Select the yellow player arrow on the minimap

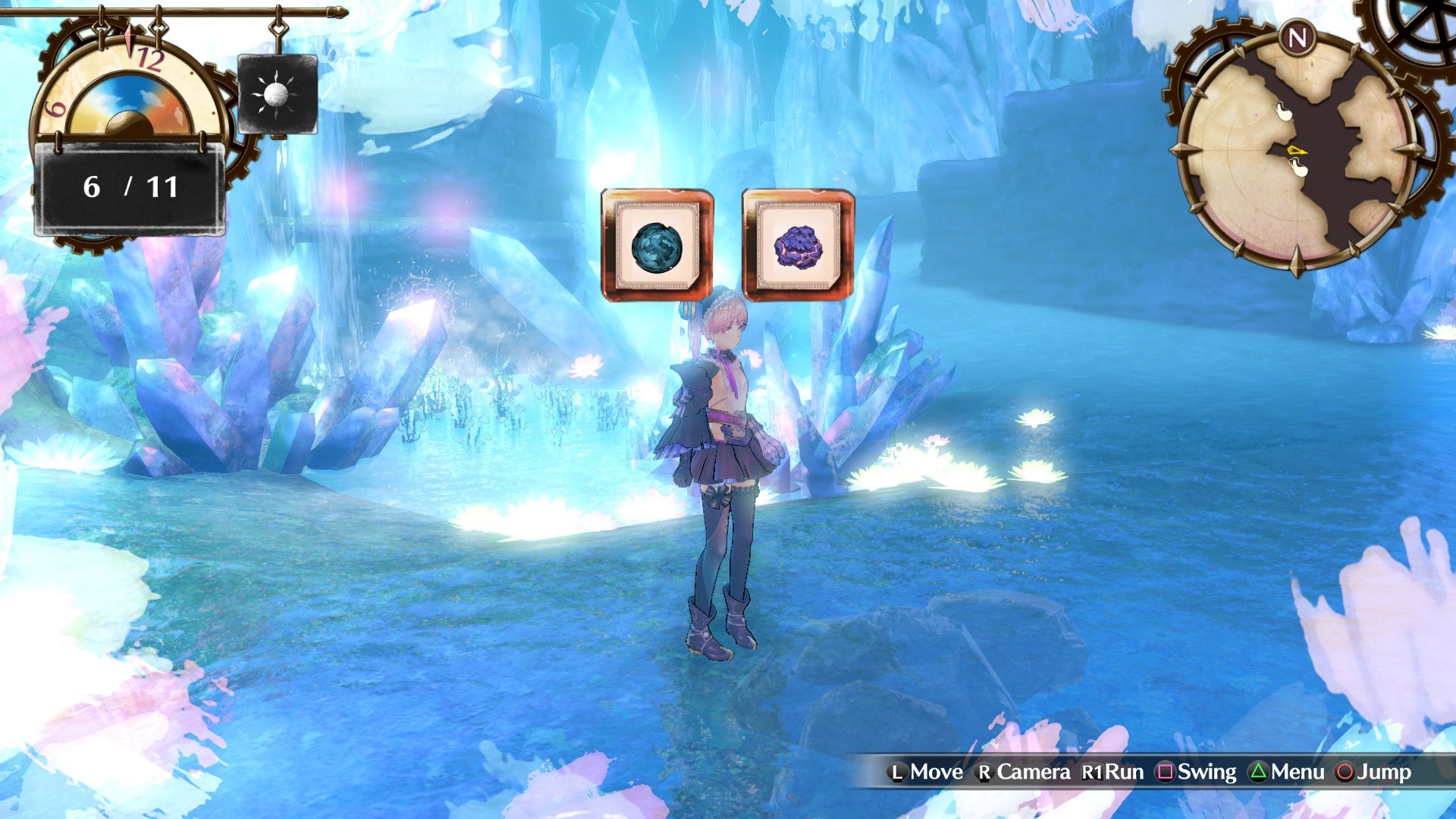pos(1296,151)
